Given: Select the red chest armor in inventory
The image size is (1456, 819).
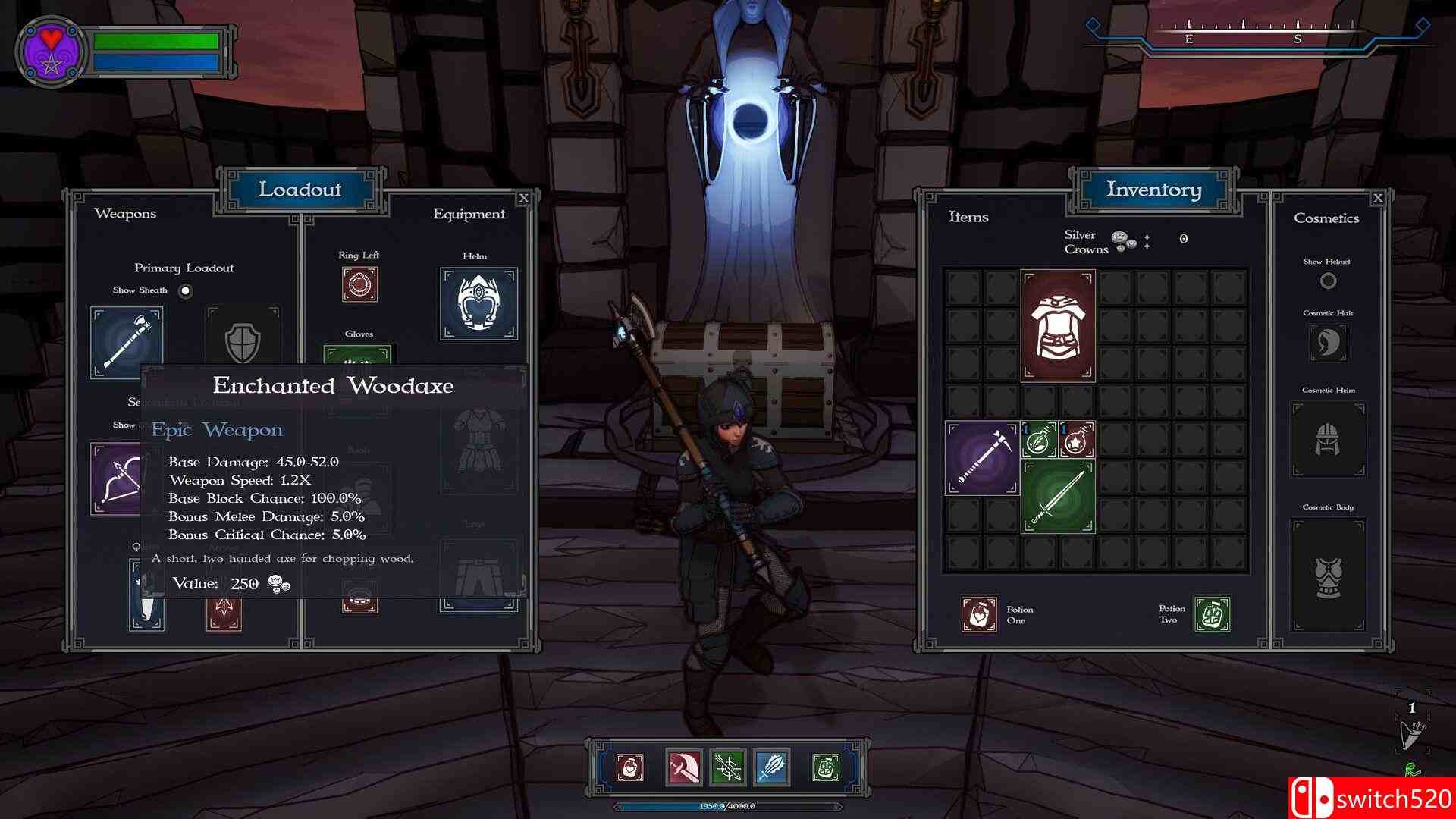Looking at the screenshot, I should tap(1058, 325).
